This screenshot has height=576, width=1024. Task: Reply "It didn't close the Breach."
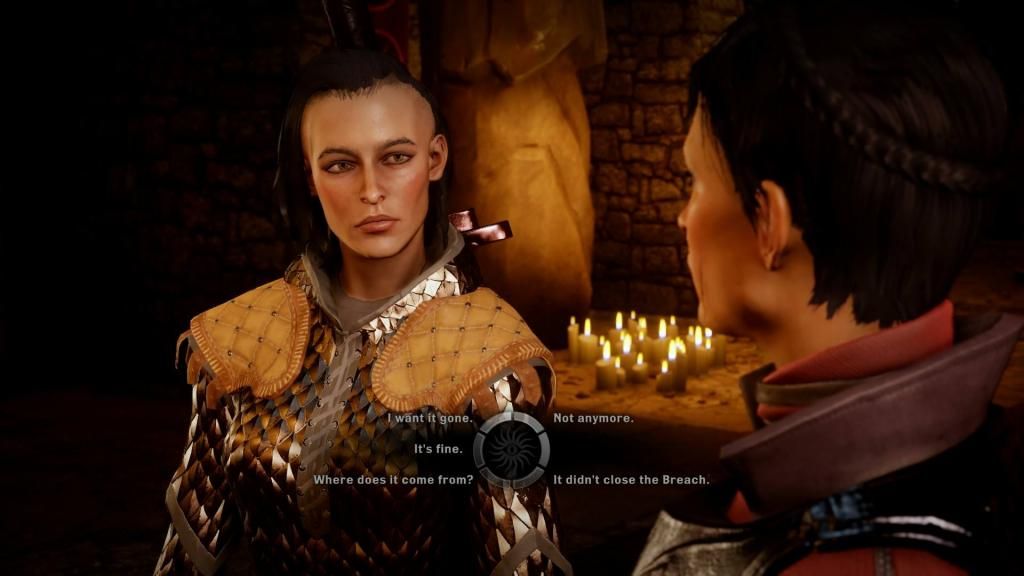(631, 480)
